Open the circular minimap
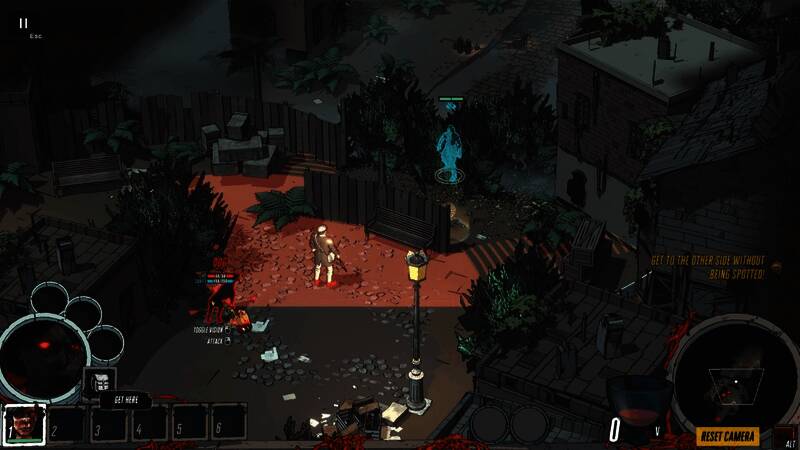800x450 pixels. point(734,376)
